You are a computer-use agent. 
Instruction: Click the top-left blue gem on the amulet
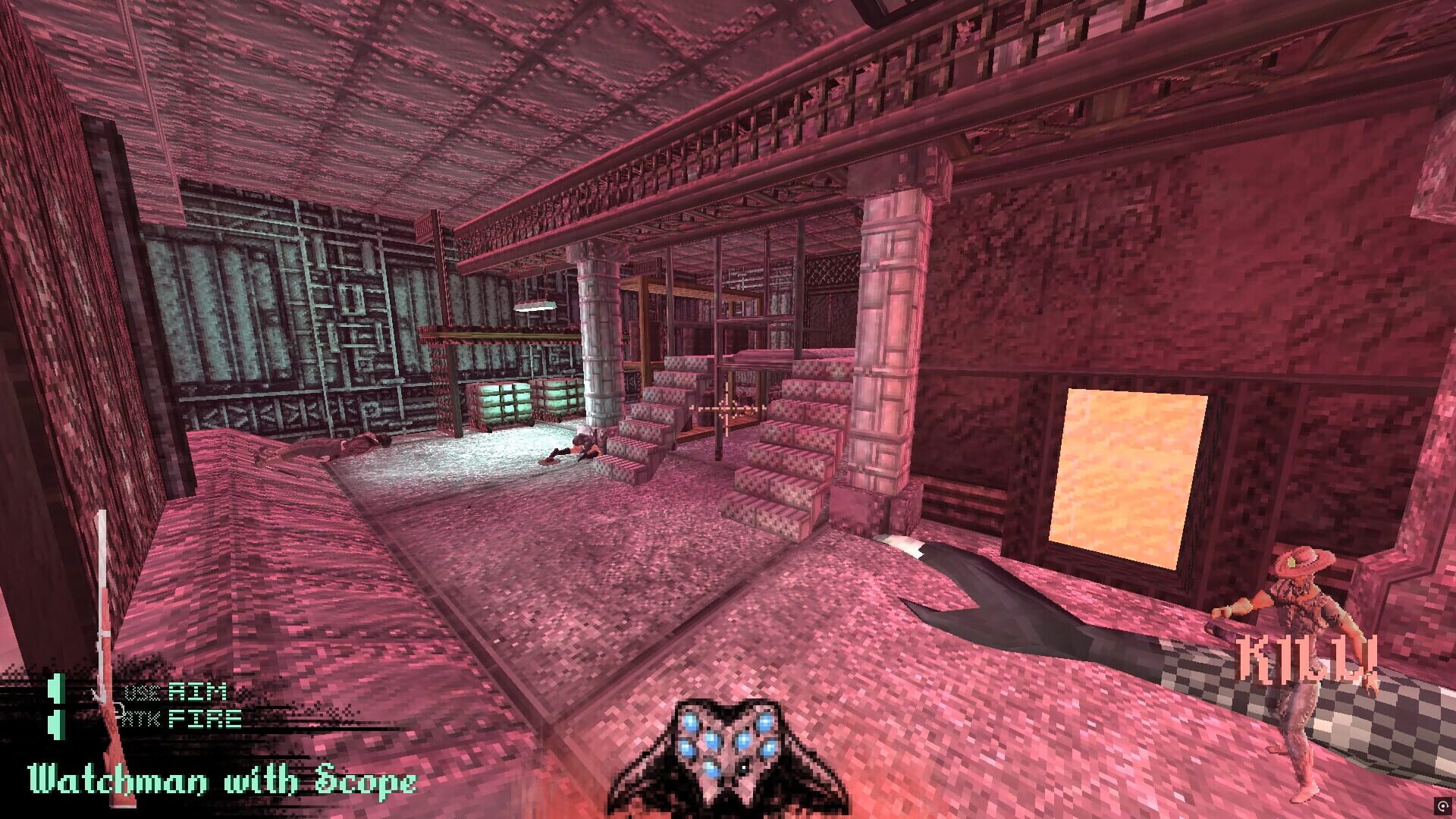[x=691, y=722]
